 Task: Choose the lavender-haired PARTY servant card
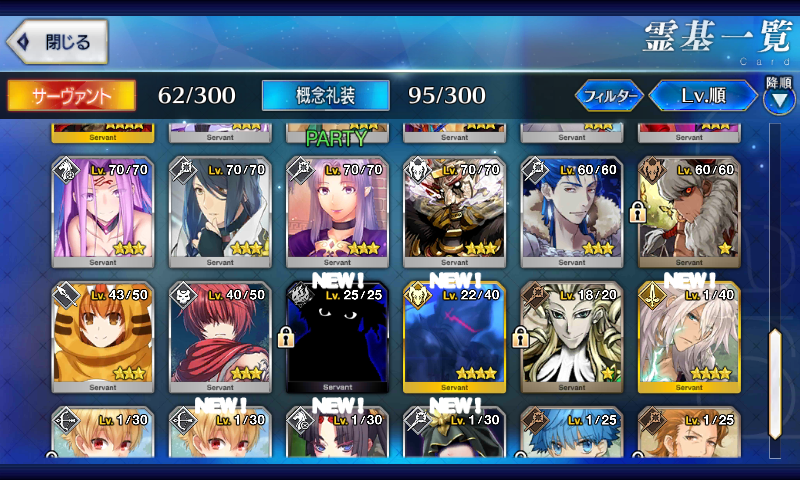pyautogui.click(x=337, y=212)
